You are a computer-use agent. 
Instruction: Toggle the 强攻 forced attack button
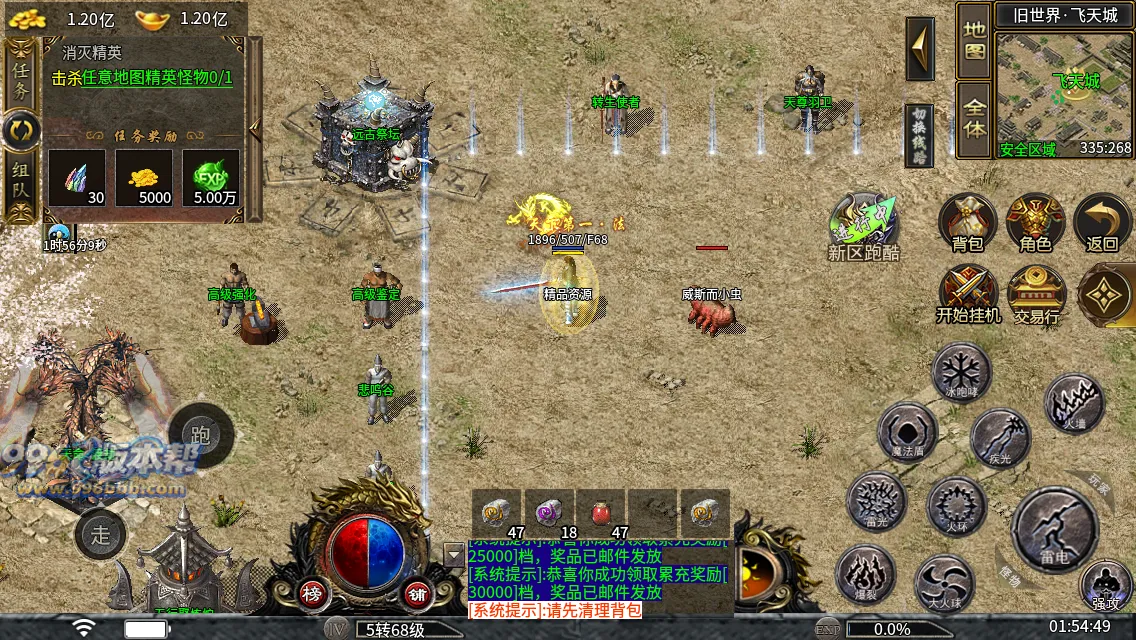1105,586
